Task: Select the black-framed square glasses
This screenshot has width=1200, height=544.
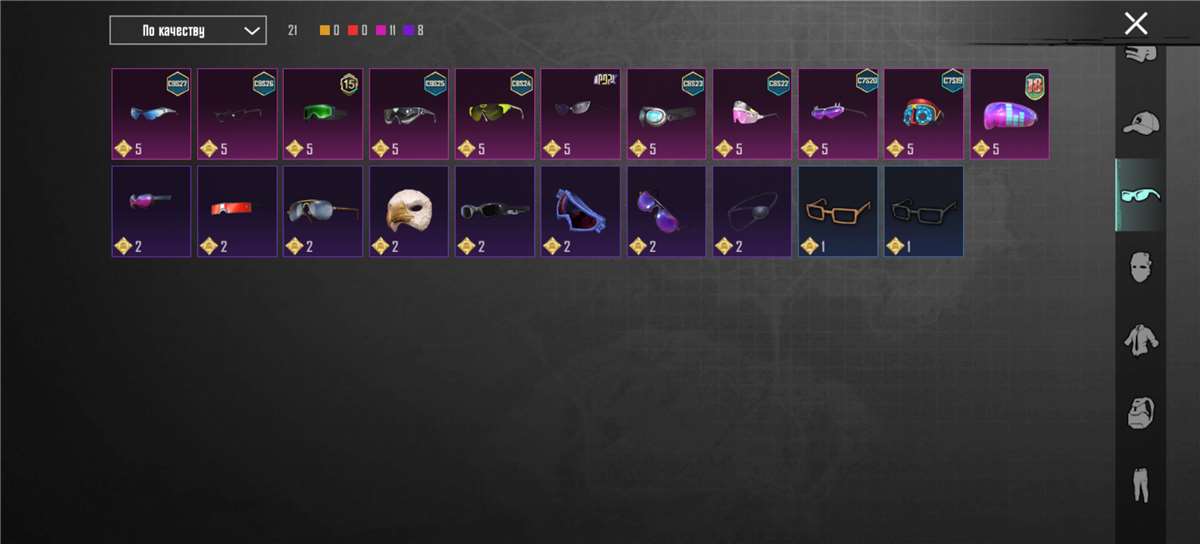Action: tap(924, 211)
